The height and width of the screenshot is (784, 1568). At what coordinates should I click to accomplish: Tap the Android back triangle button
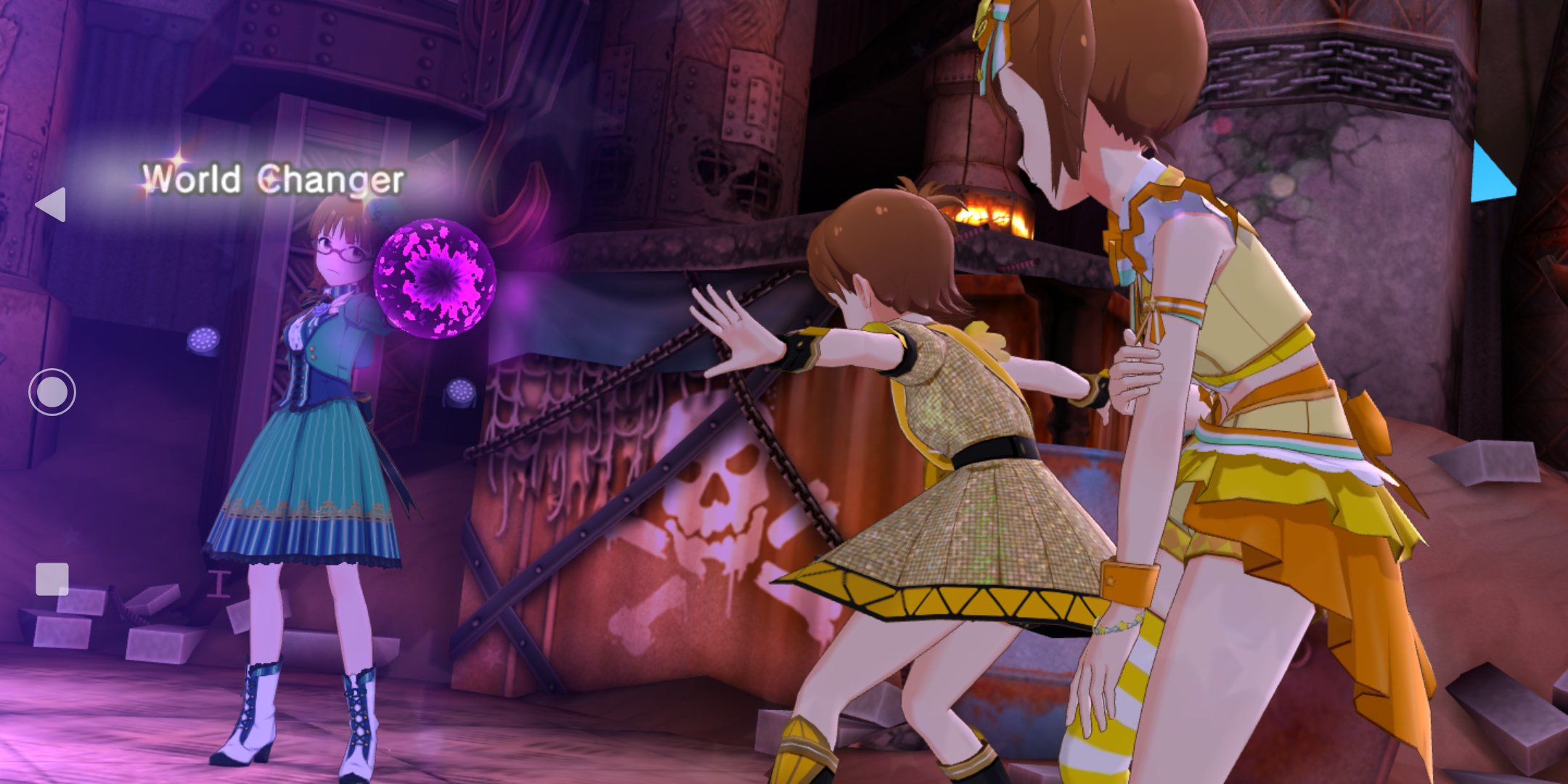[52, 204]
